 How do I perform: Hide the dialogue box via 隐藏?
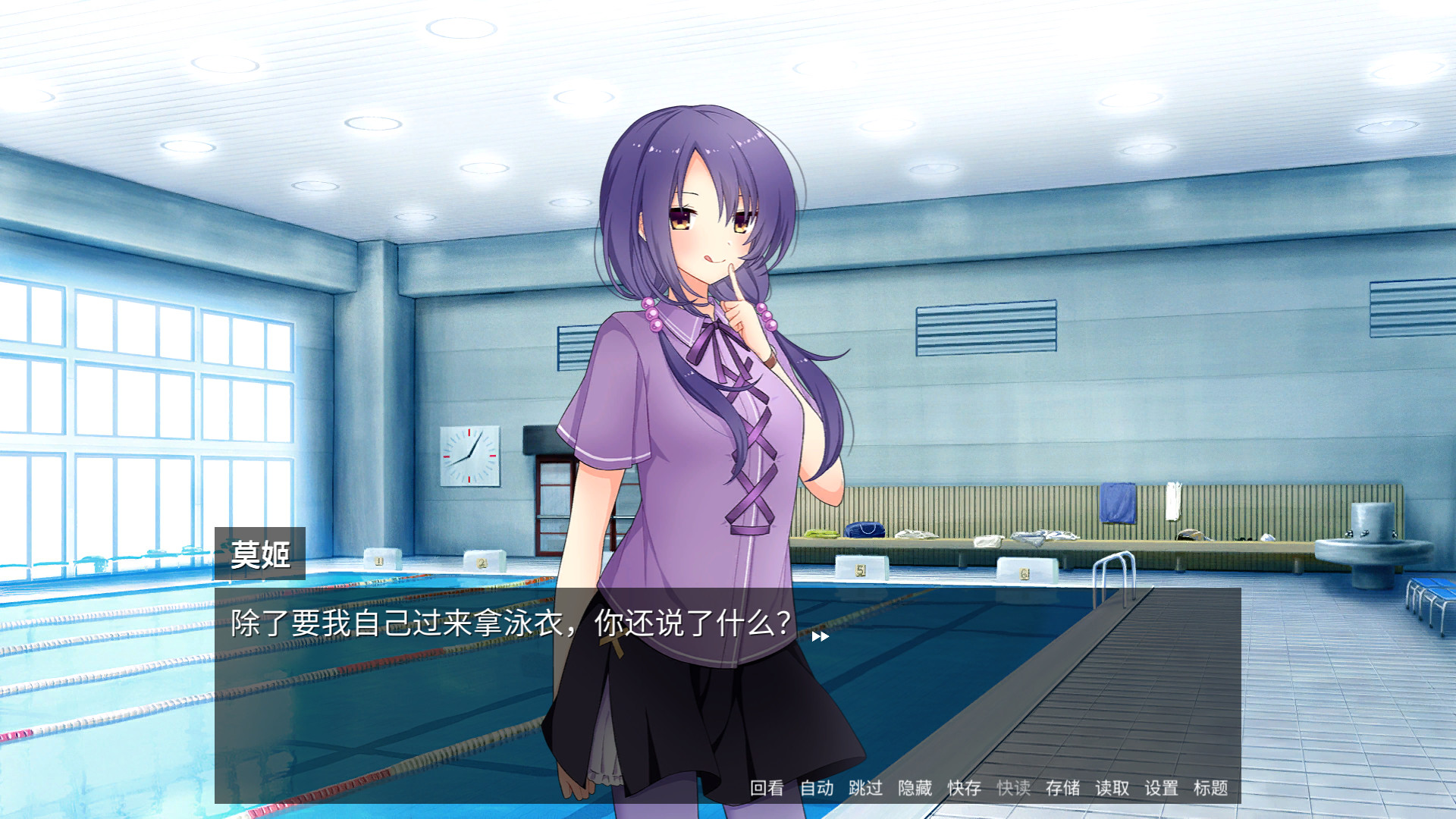(914, 789)
